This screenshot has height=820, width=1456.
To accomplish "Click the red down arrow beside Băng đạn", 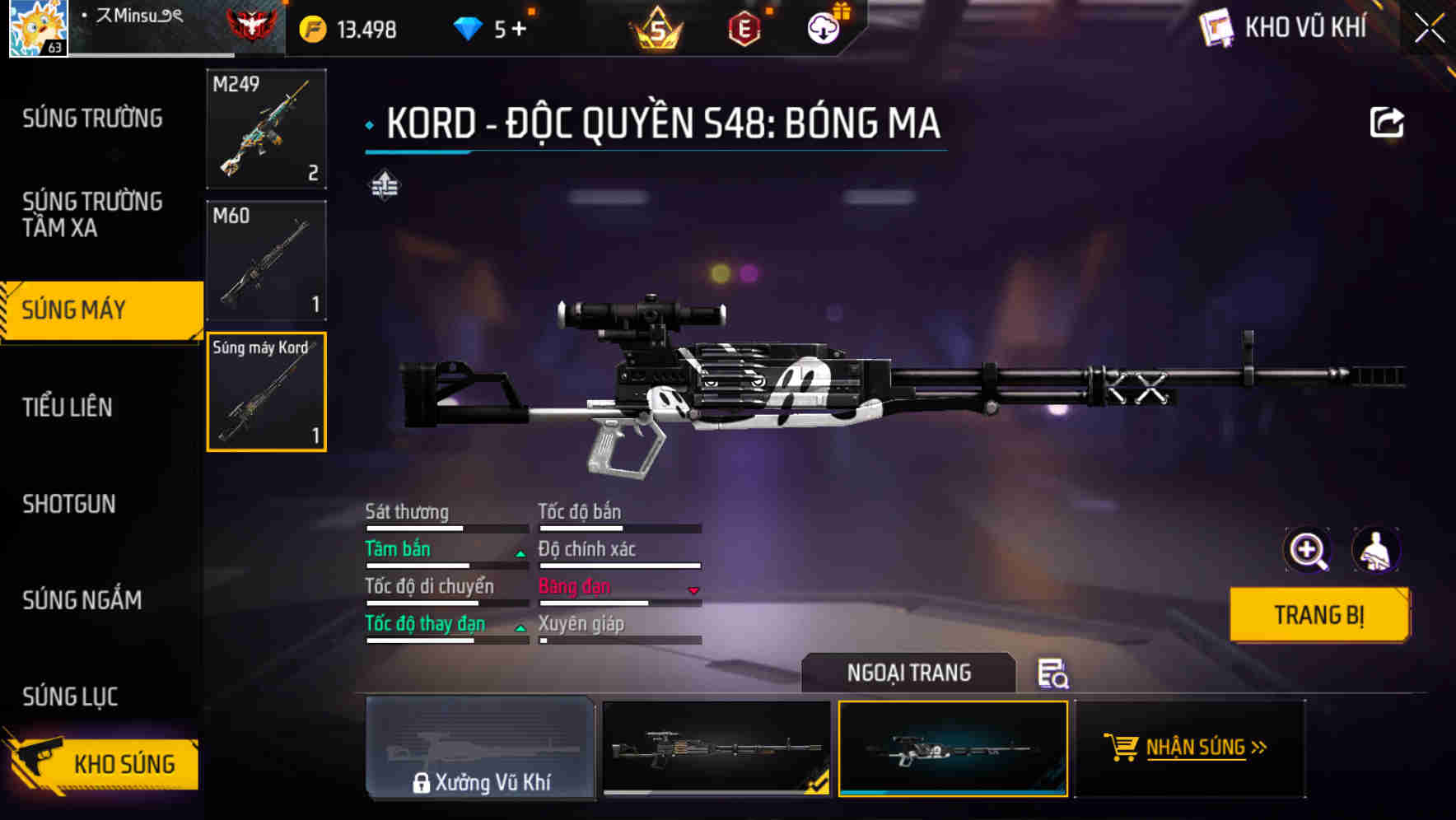I will click(692, 589).
